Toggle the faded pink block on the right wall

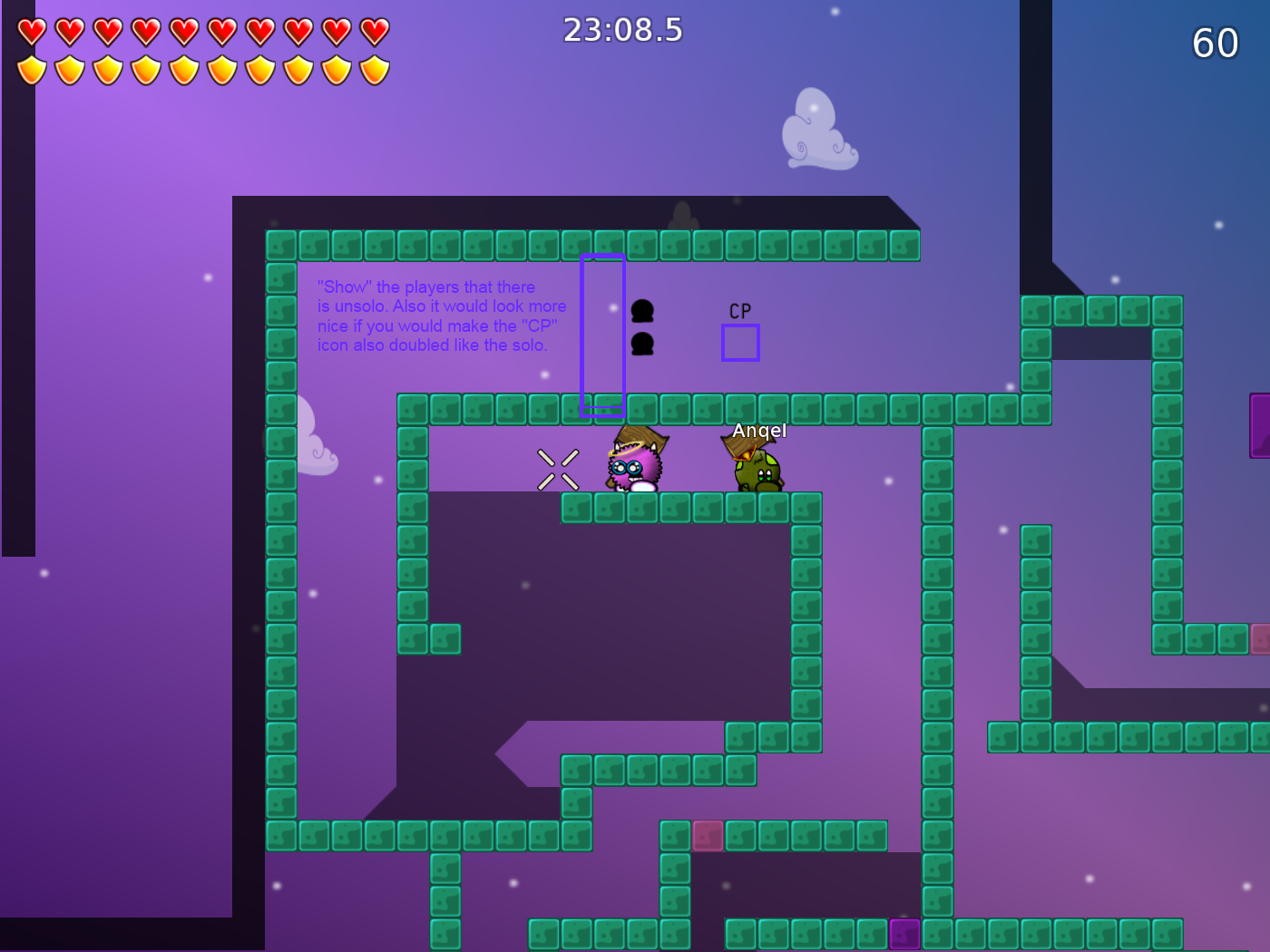[1259, 640]
